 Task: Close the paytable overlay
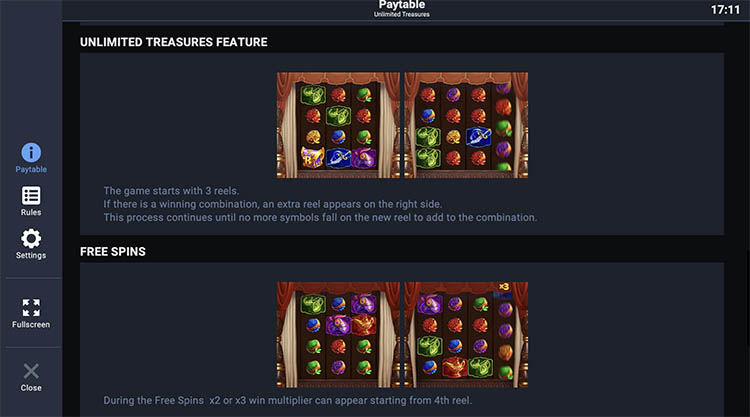tap(31, 376)
